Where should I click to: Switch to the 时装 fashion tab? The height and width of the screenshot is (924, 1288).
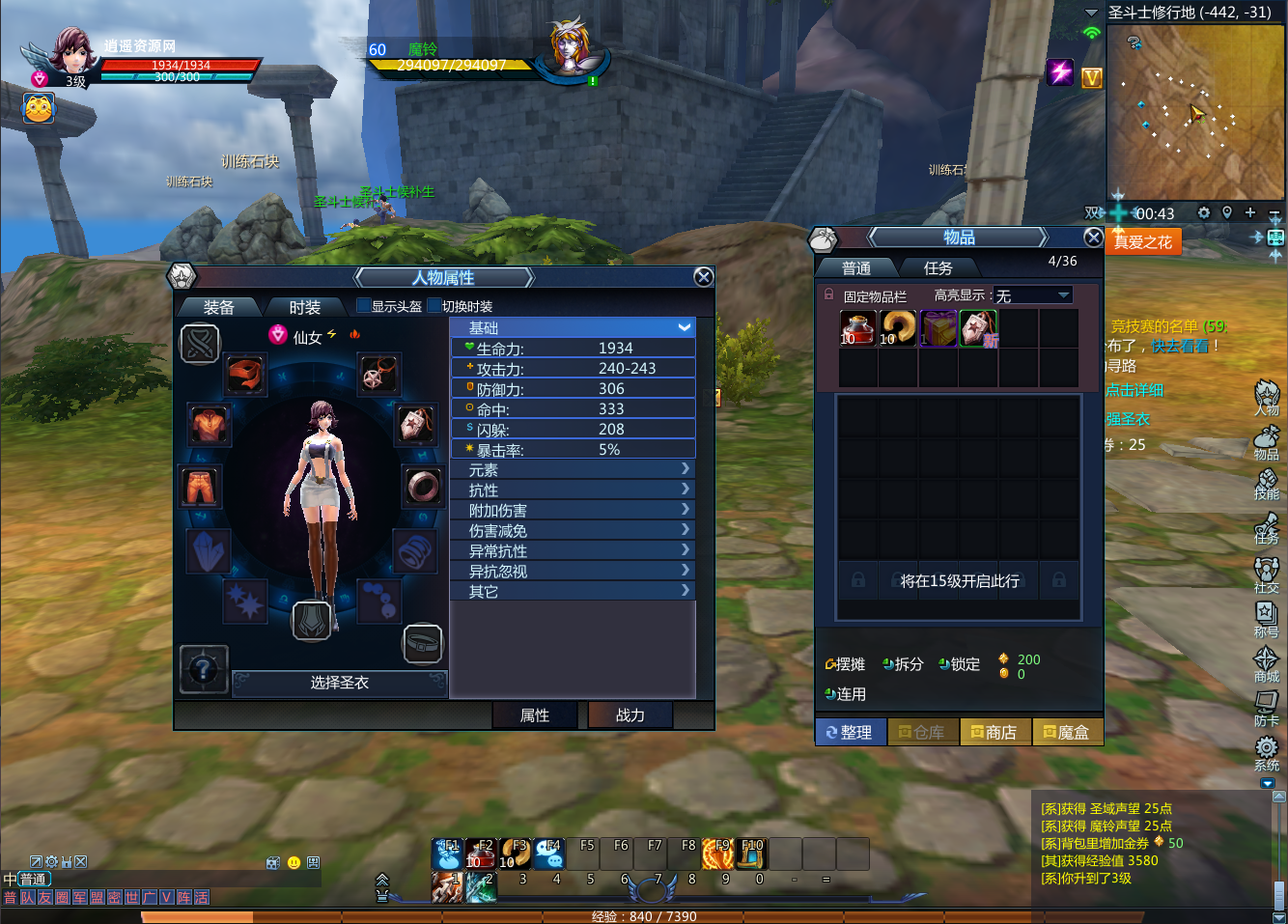point(305,307)
